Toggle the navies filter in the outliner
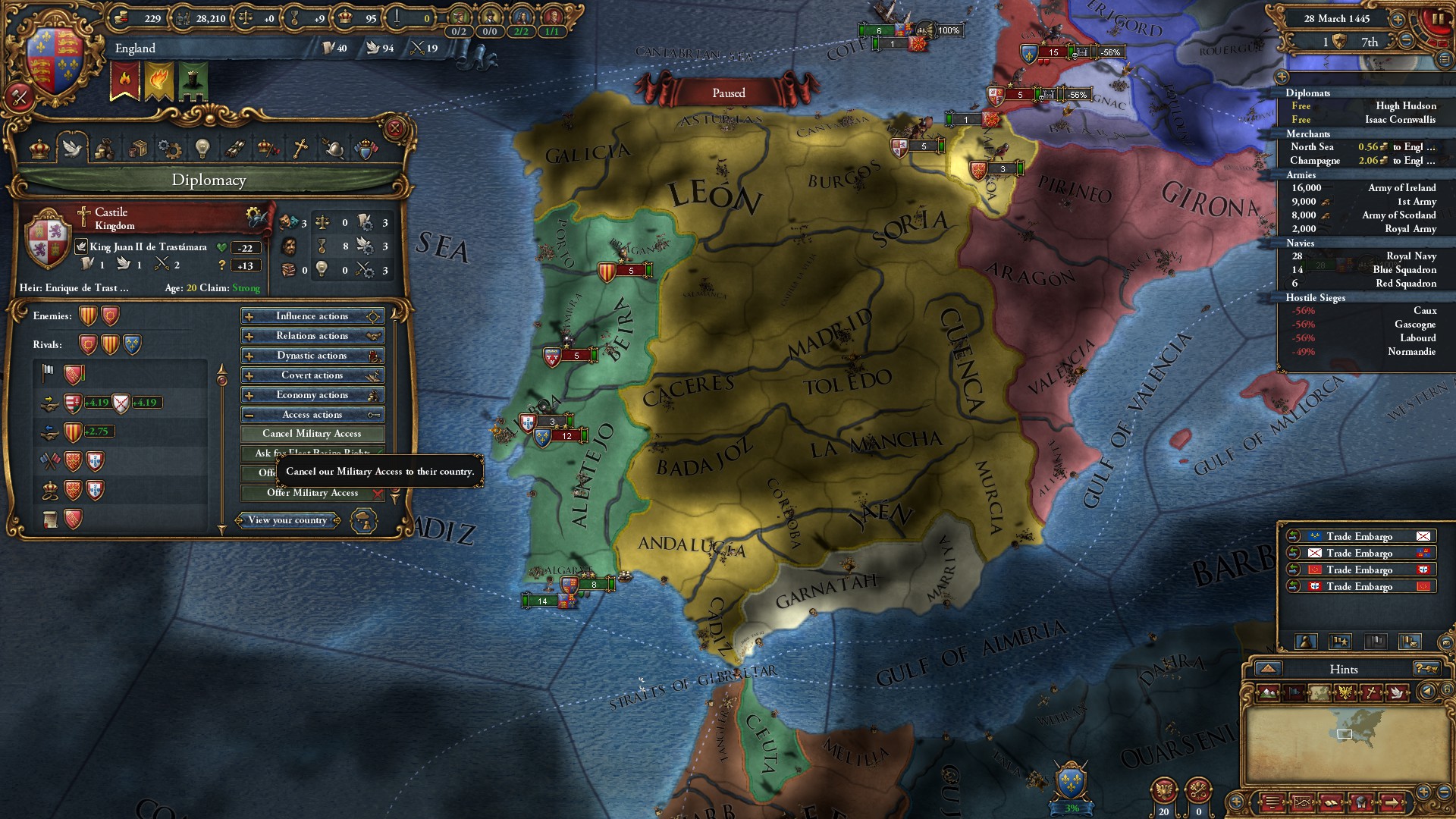 click(1299, 243)
